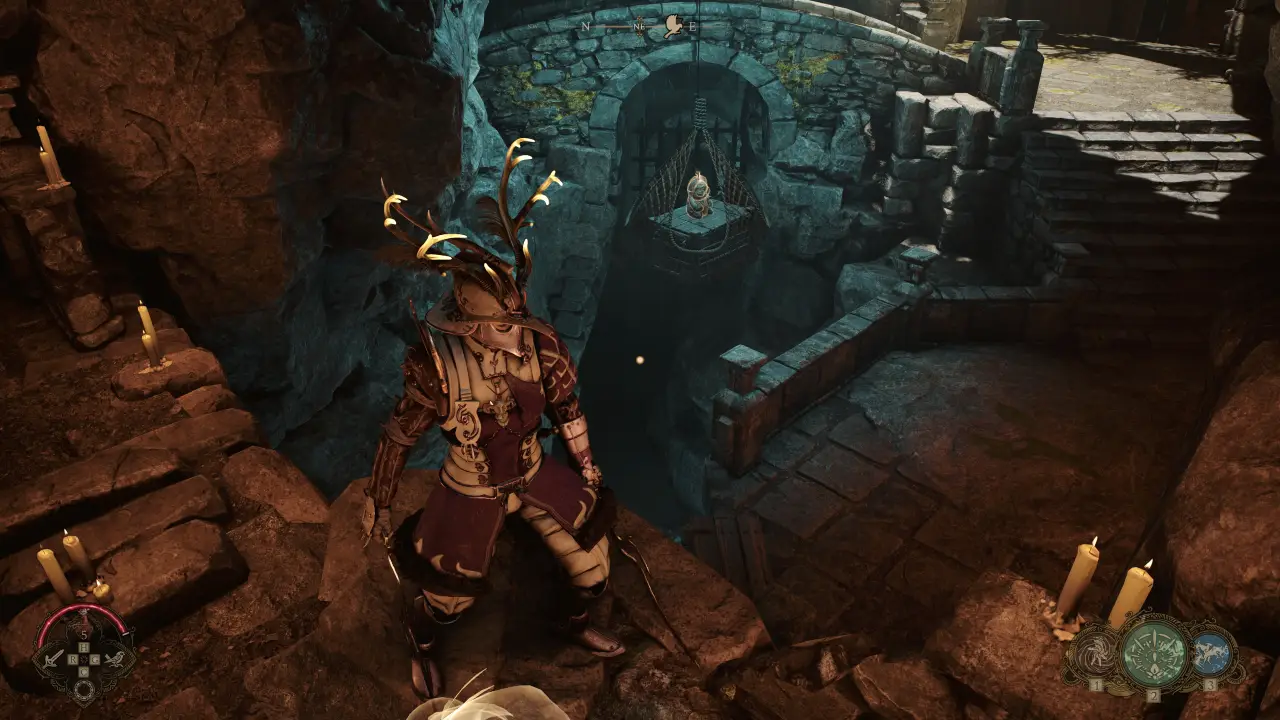Activate the large green blades ability

point(1154,652)
